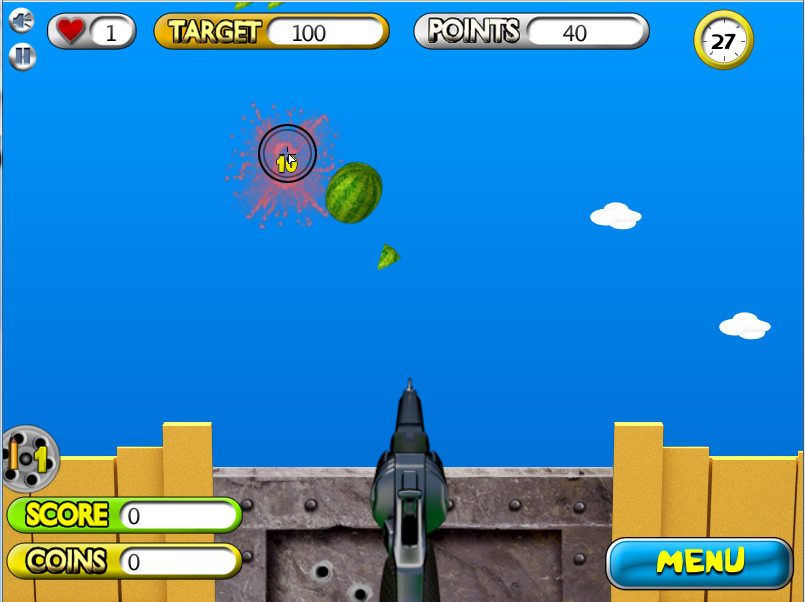Image resolution: width=805 pixels, height=602 pixels.
Task: Toggle the sound speaker icon
Action: click(22, 21)
